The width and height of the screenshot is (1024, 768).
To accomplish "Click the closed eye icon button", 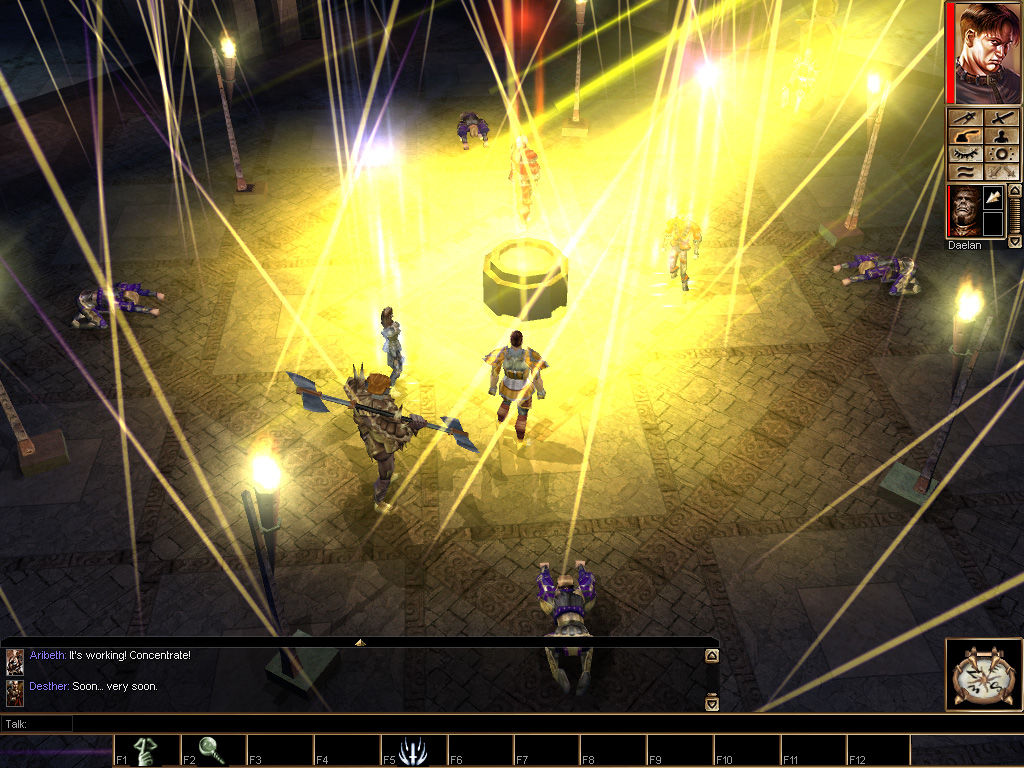I will coord(965,154).
